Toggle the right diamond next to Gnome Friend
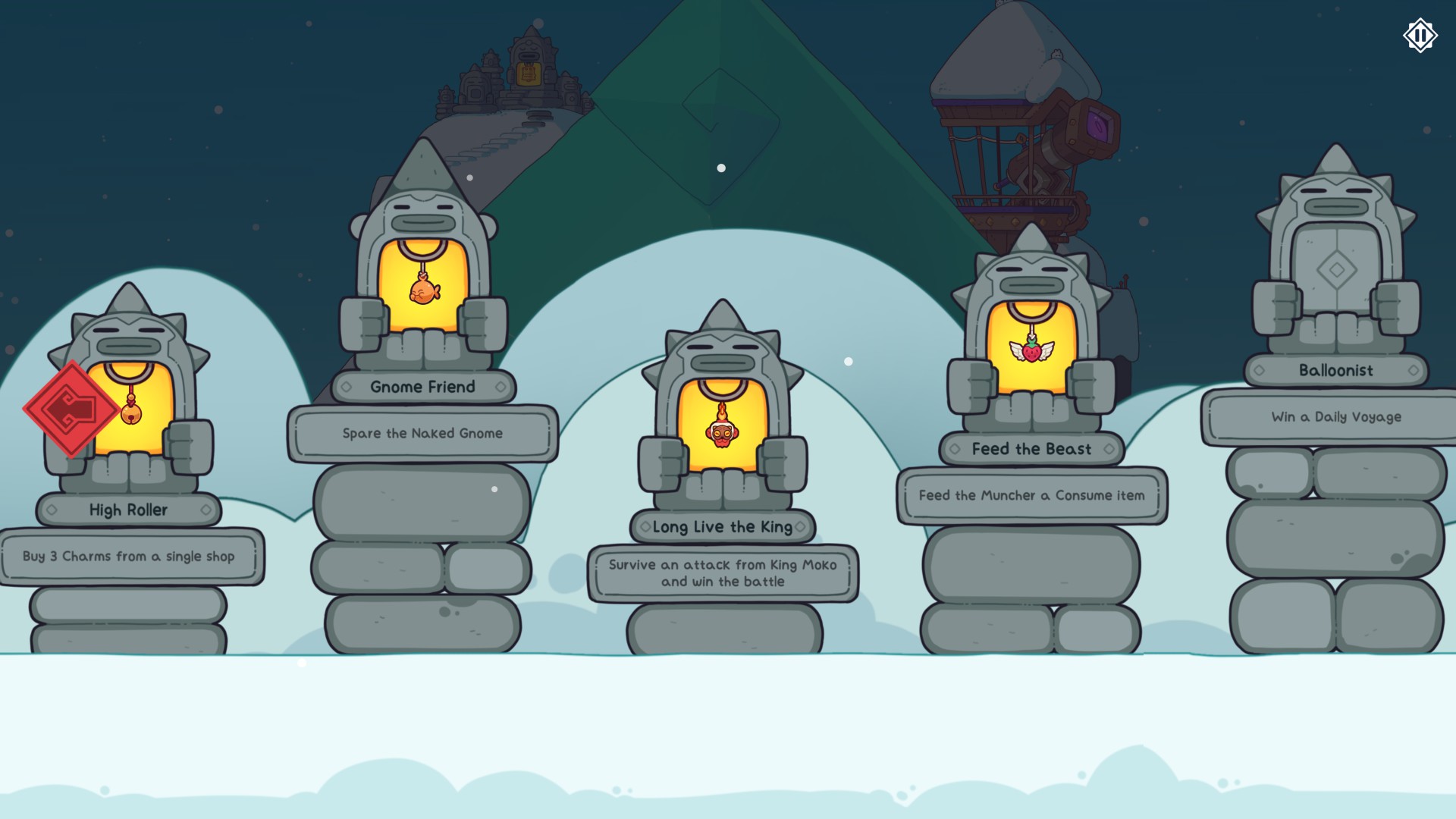This screenshot has height=819, width=1456. [x=500, y=388]
